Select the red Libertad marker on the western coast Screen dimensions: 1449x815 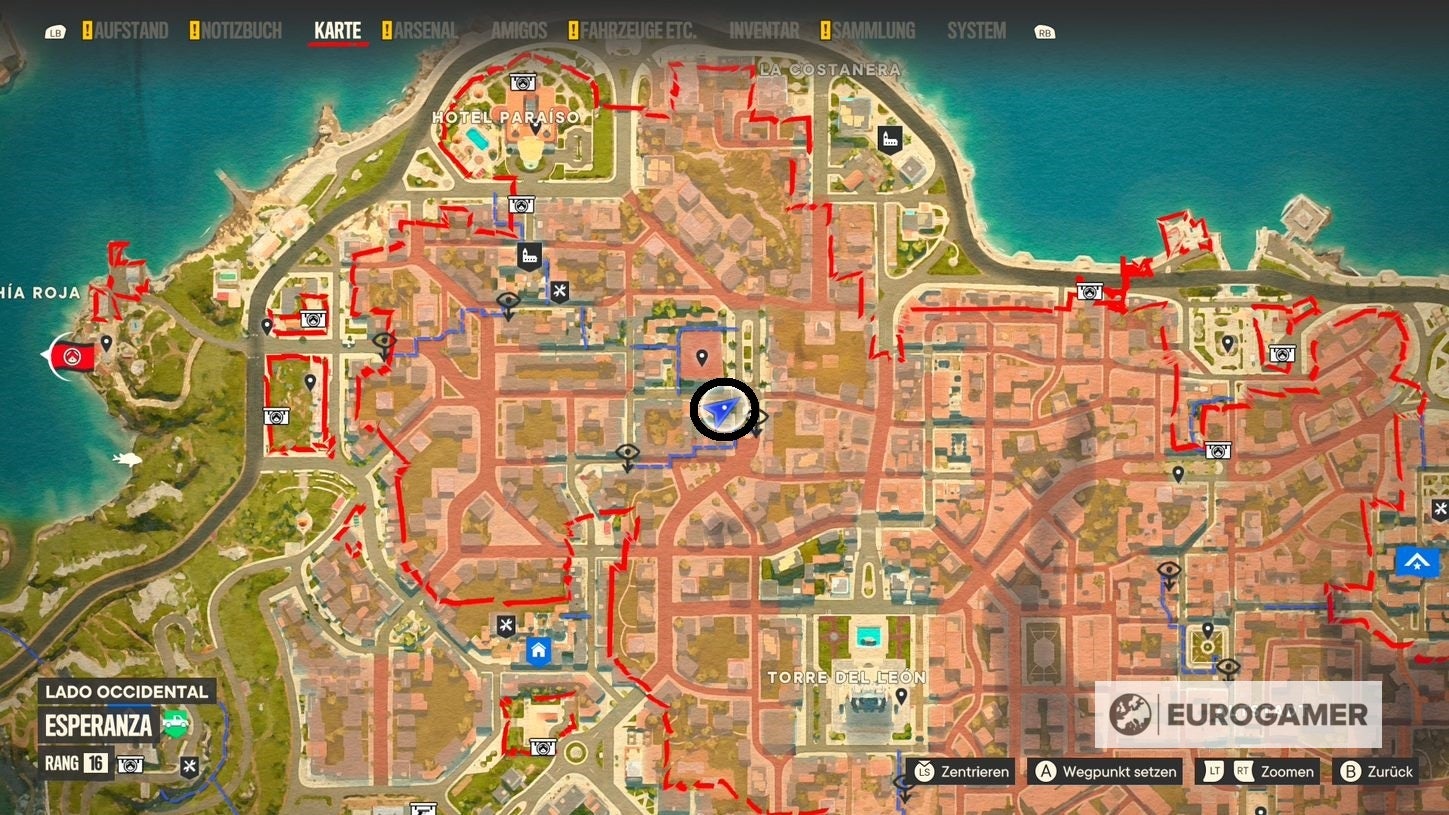(x=70, y=356)
